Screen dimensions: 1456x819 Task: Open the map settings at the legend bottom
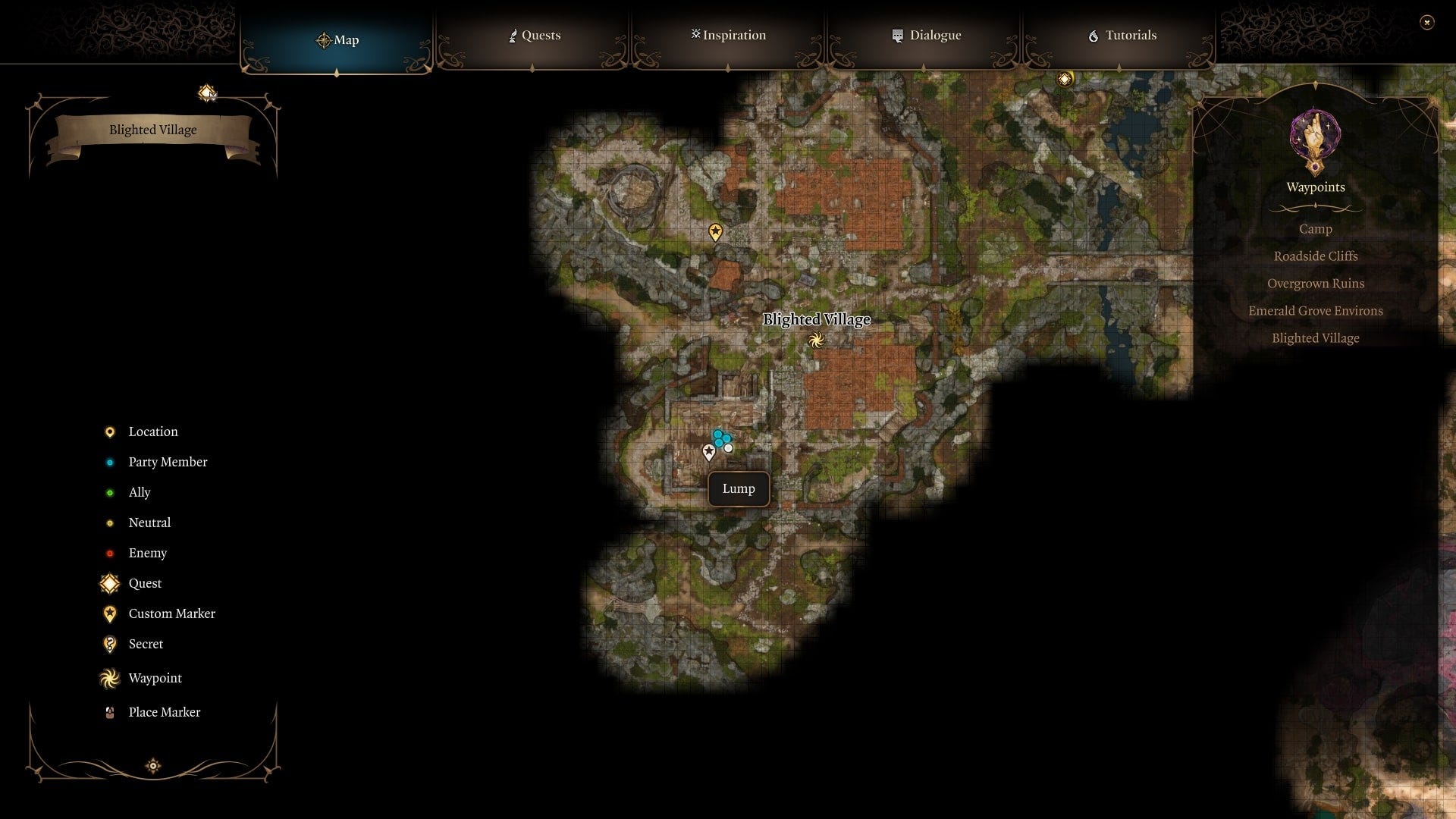[152, 766]
